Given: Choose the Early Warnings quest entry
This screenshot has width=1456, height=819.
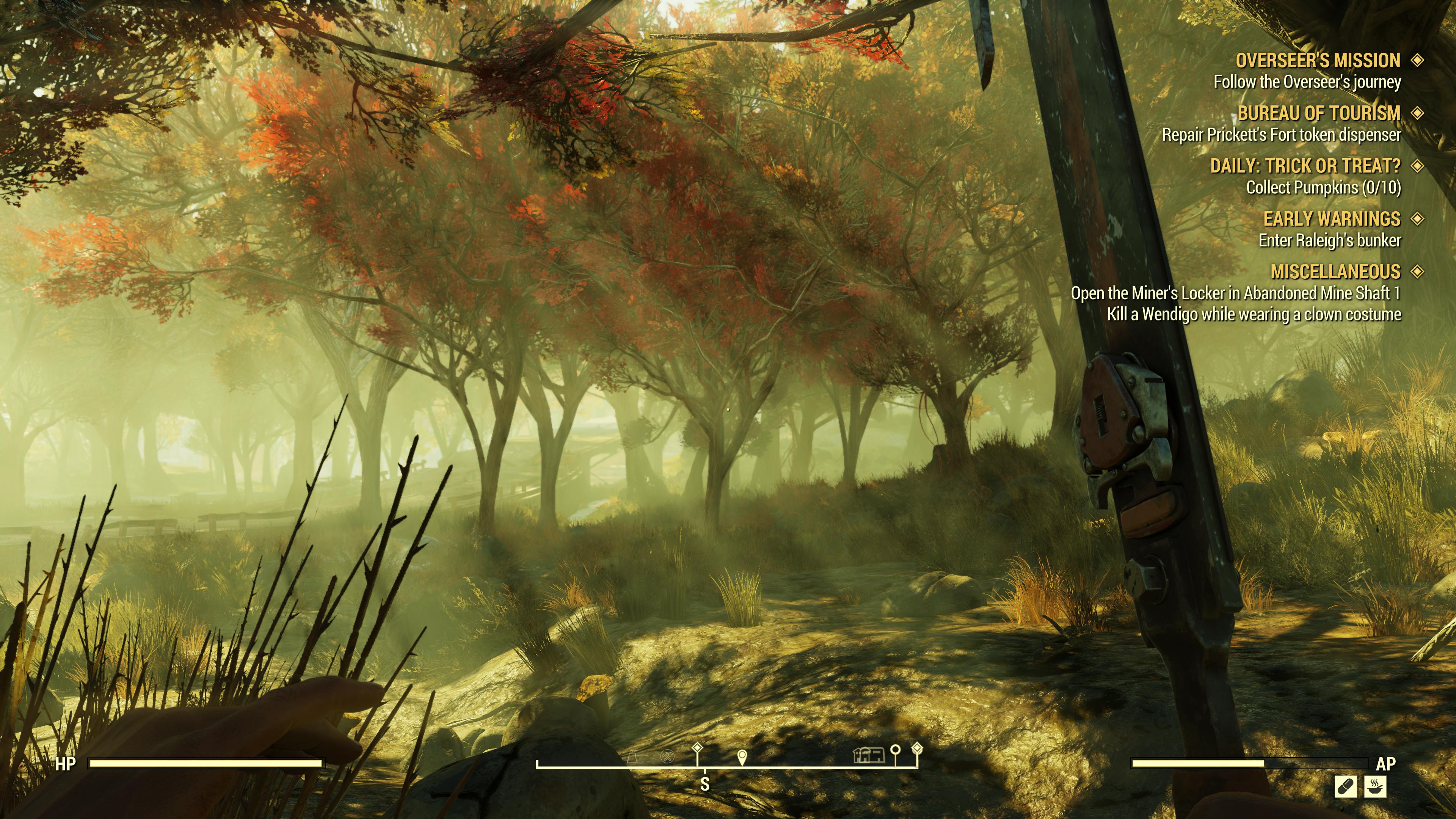Looking at the screenshot, I should (1332, 219).
